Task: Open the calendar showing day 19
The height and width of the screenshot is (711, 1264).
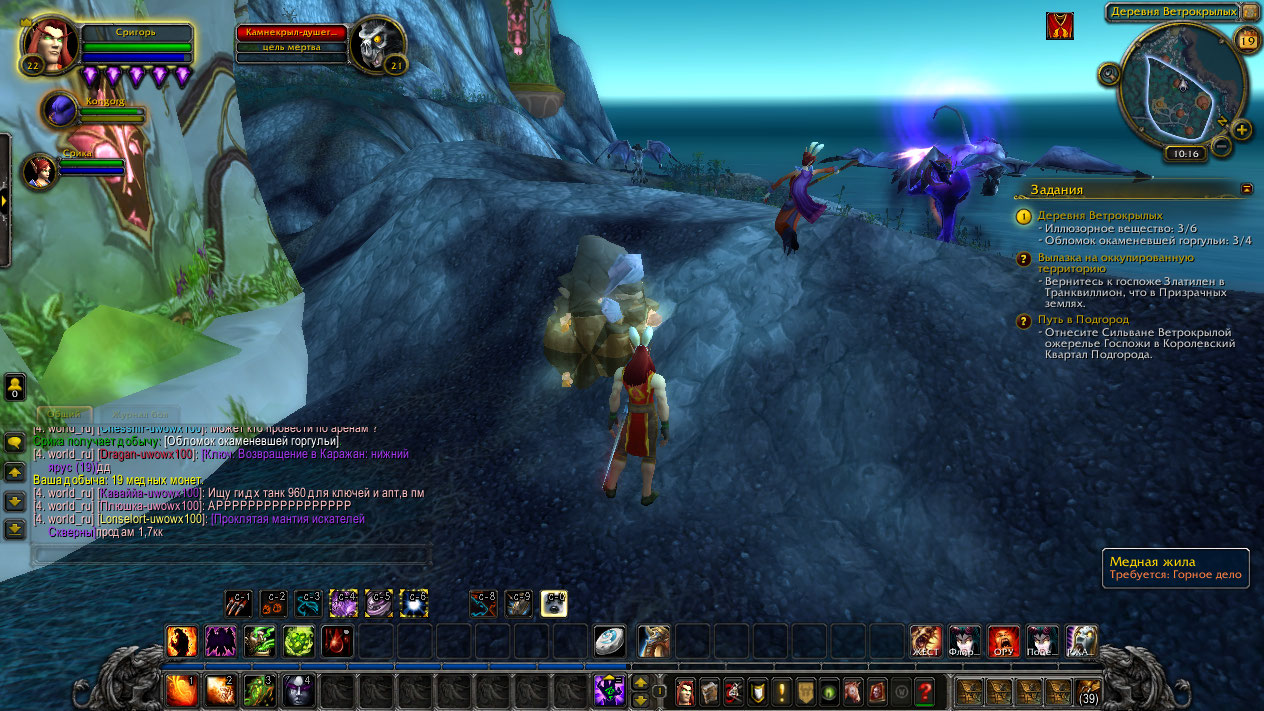Action: [1247, 40]
